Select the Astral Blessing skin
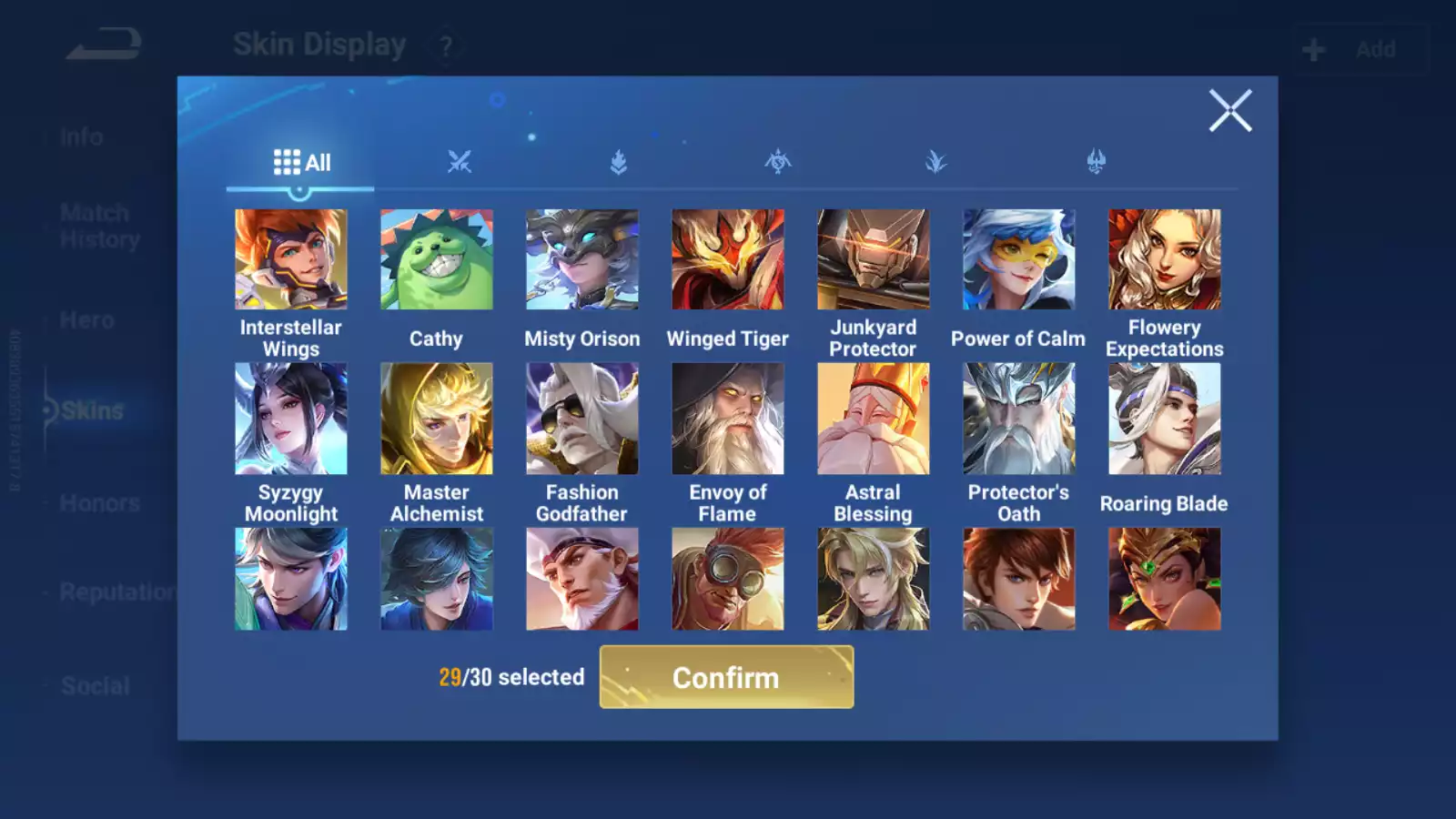 click(x=874, y=419)
